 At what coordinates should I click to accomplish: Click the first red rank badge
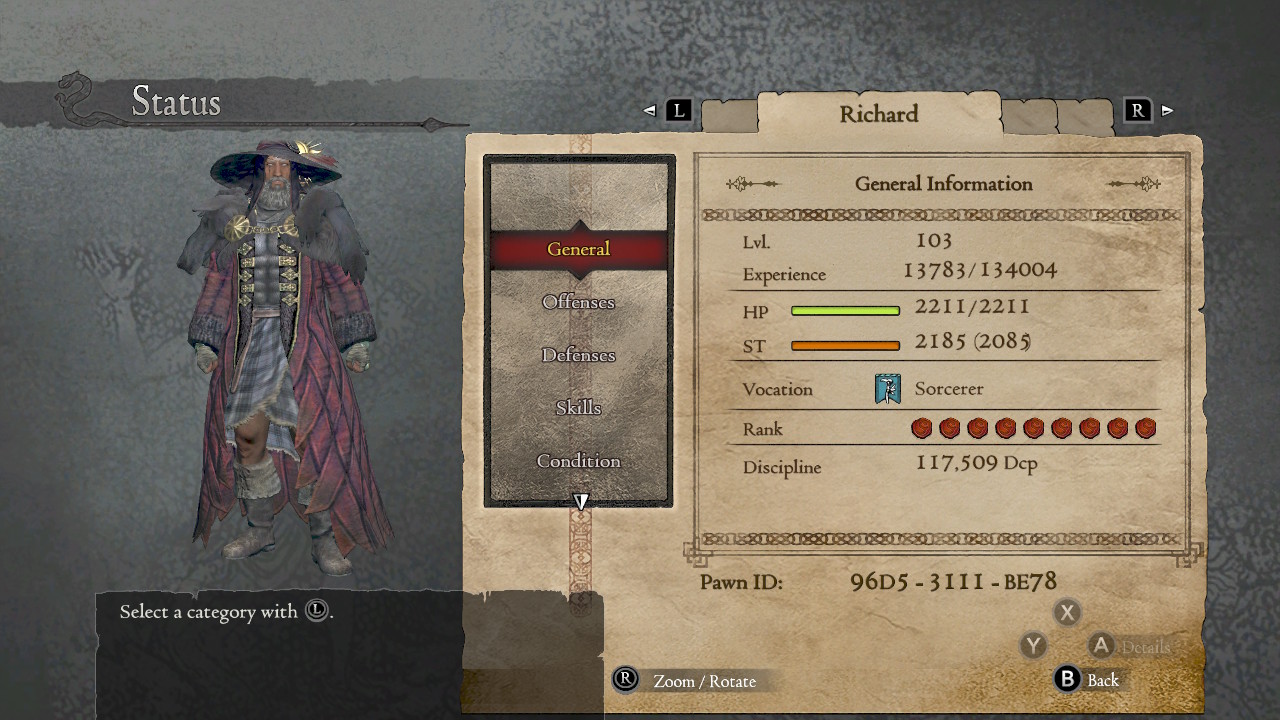point(921,427)
